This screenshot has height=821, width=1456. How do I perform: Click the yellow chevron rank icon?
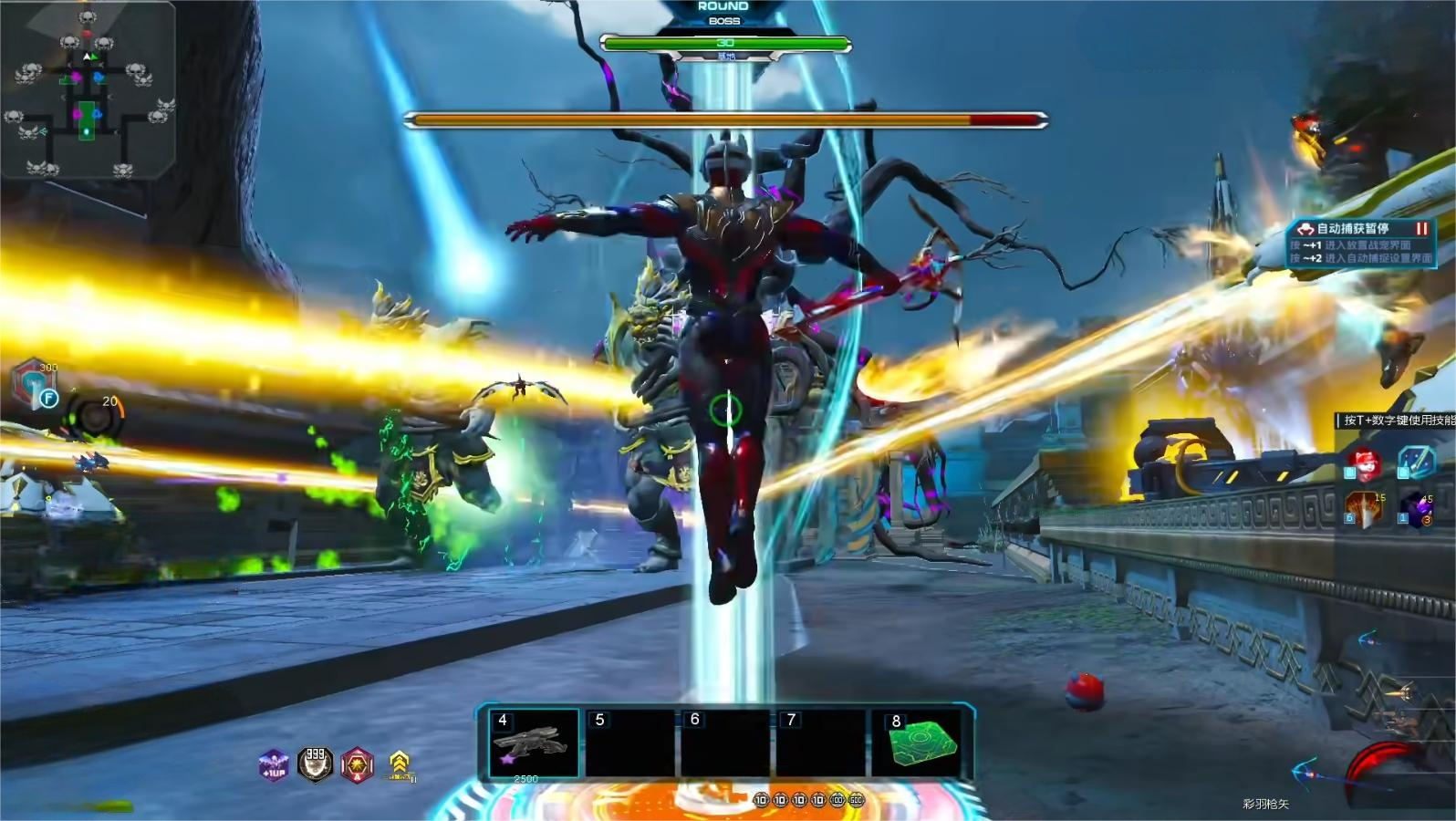[400, 764]
